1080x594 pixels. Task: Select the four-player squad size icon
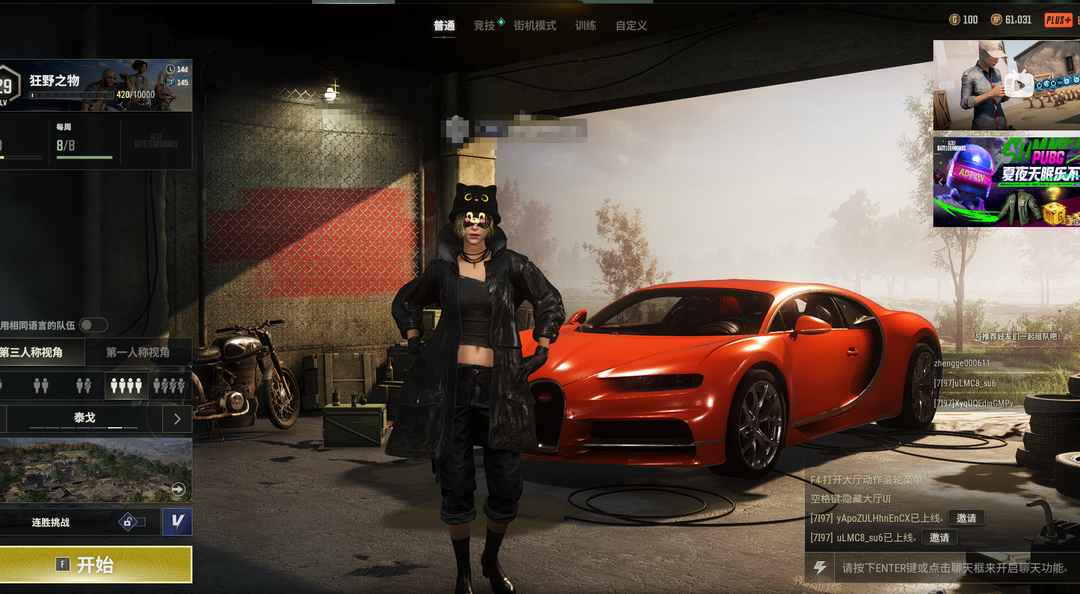tap(126, 385)
